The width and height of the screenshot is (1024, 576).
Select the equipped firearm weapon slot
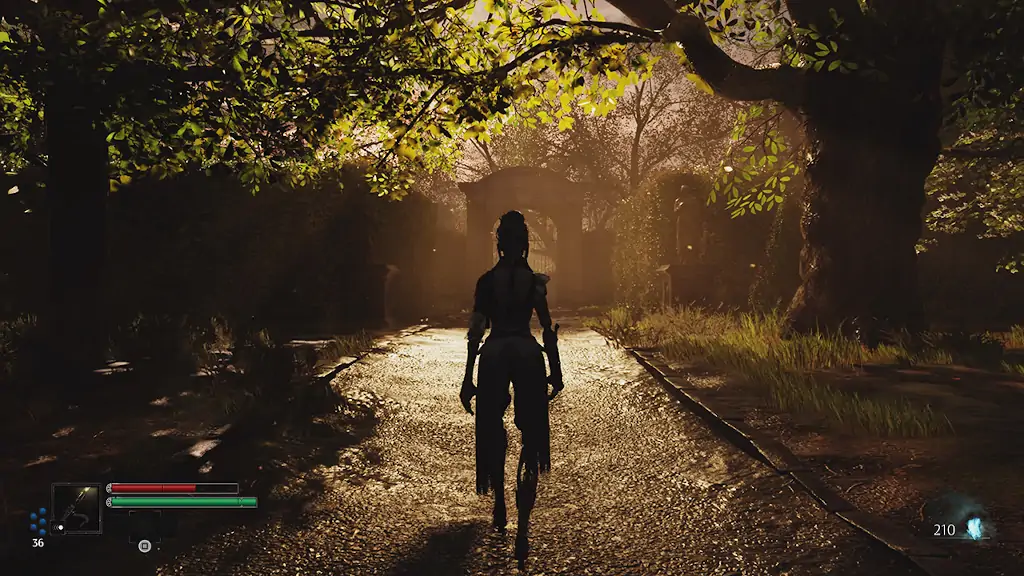pos(77,508)
